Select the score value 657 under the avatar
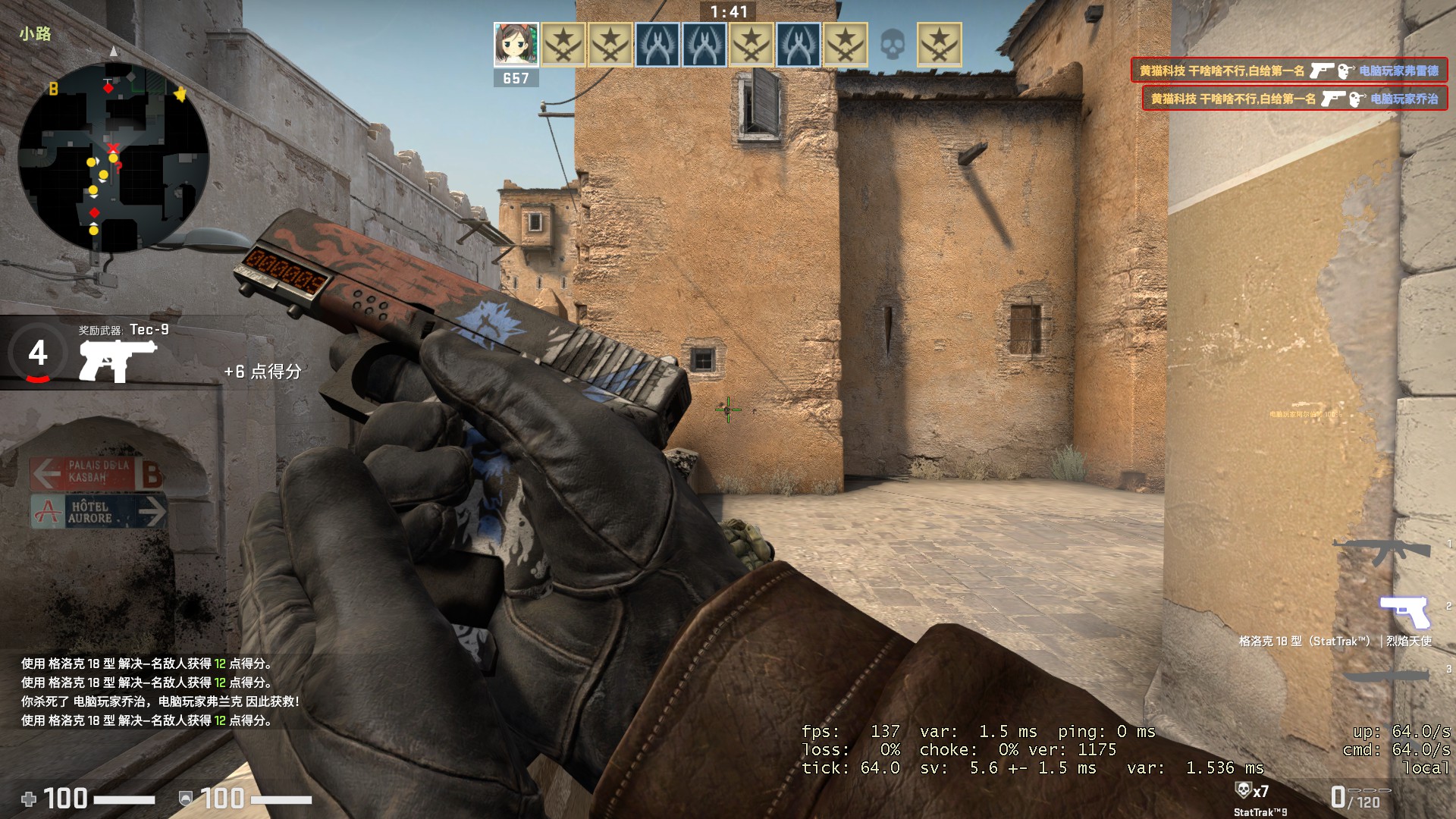1456x819 pixels. 517,78
